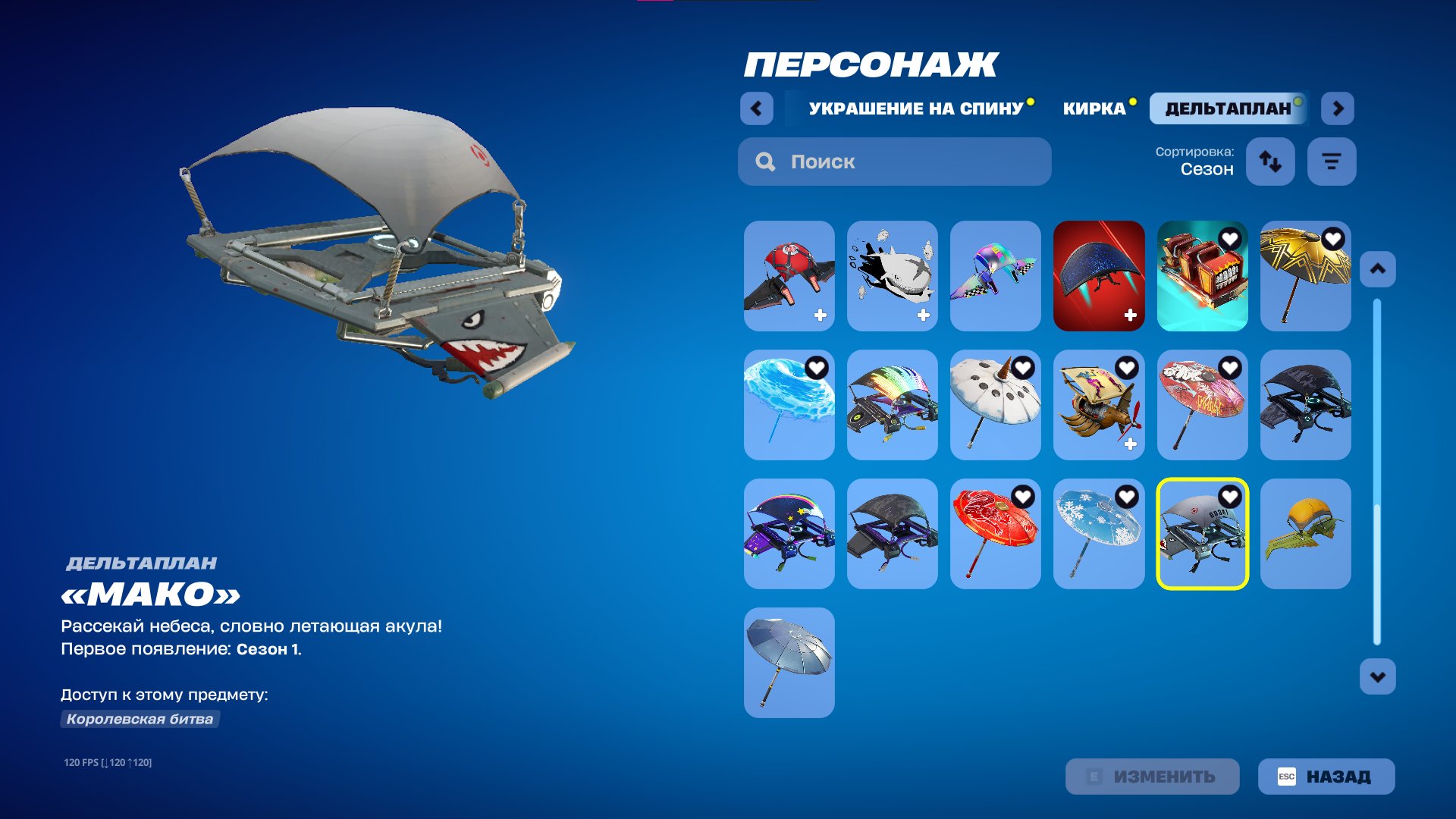Click the right chevron beside ДЕЛЬТАПЛАН

tap(1338, 108)
